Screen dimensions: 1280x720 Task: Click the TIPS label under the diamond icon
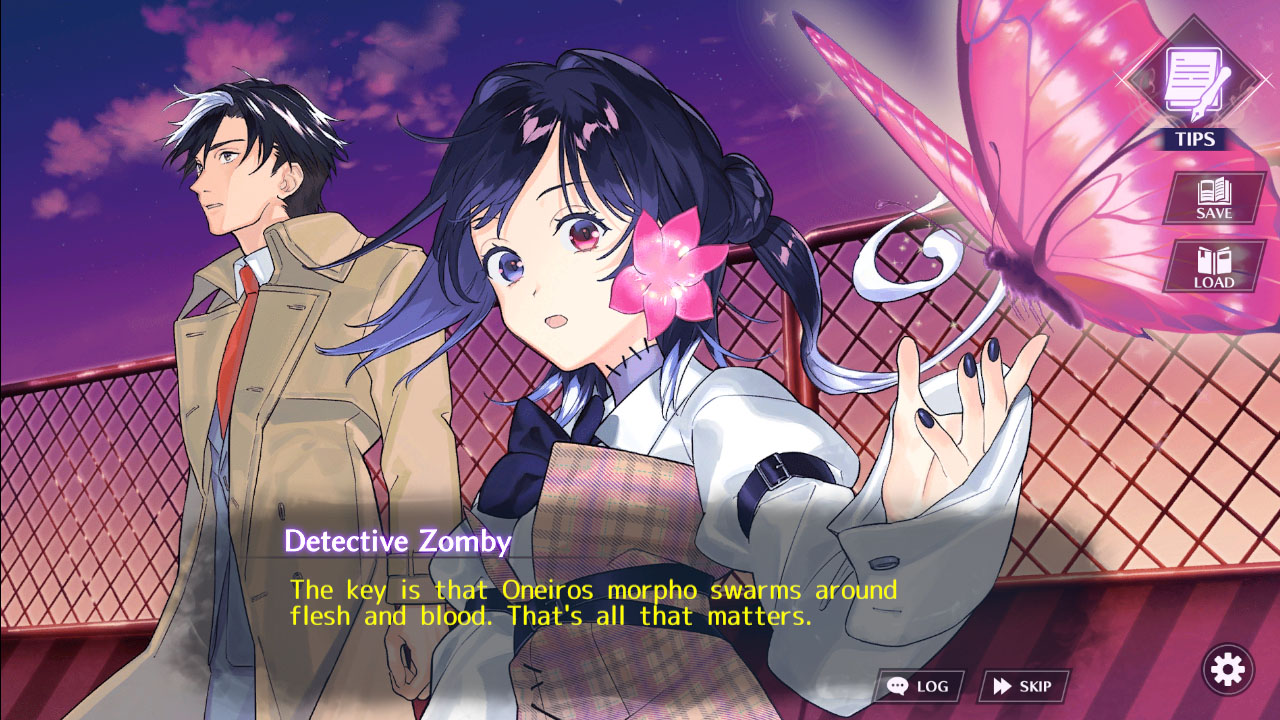coord(1195,139)
